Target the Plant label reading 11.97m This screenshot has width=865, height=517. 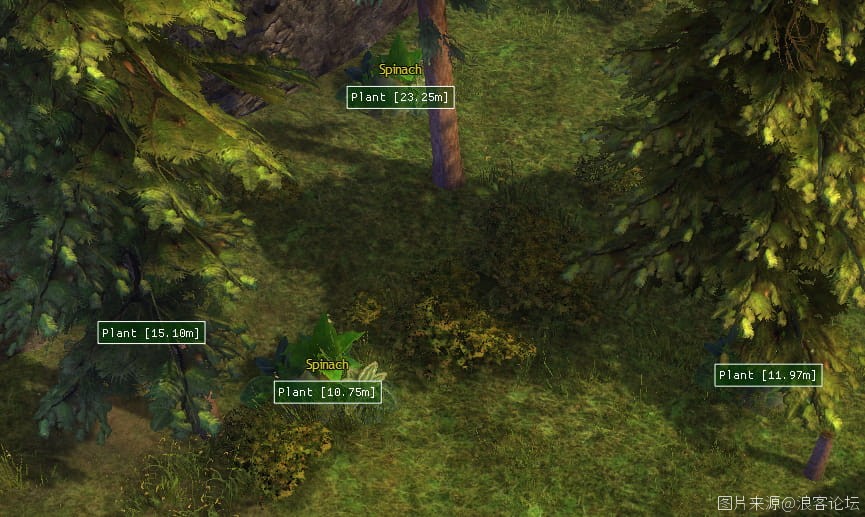coord(768,375)
